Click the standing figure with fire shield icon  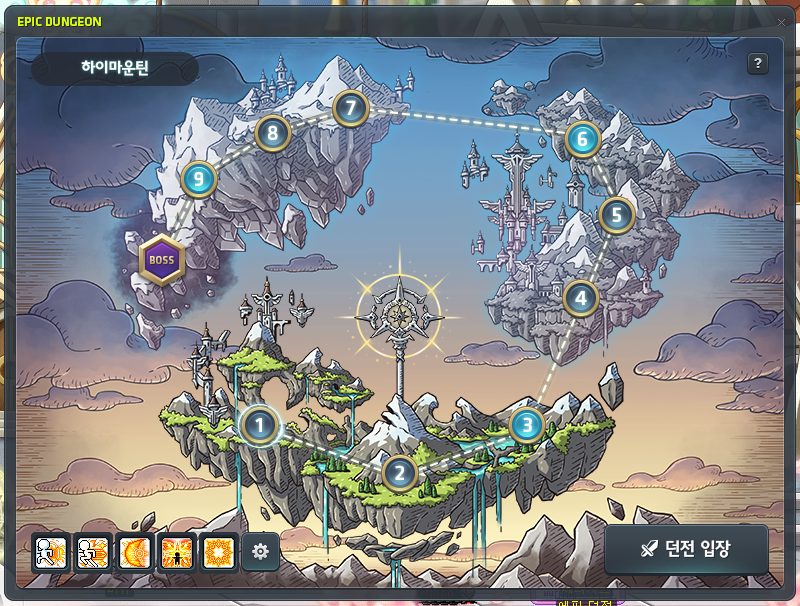pos(50,551)
